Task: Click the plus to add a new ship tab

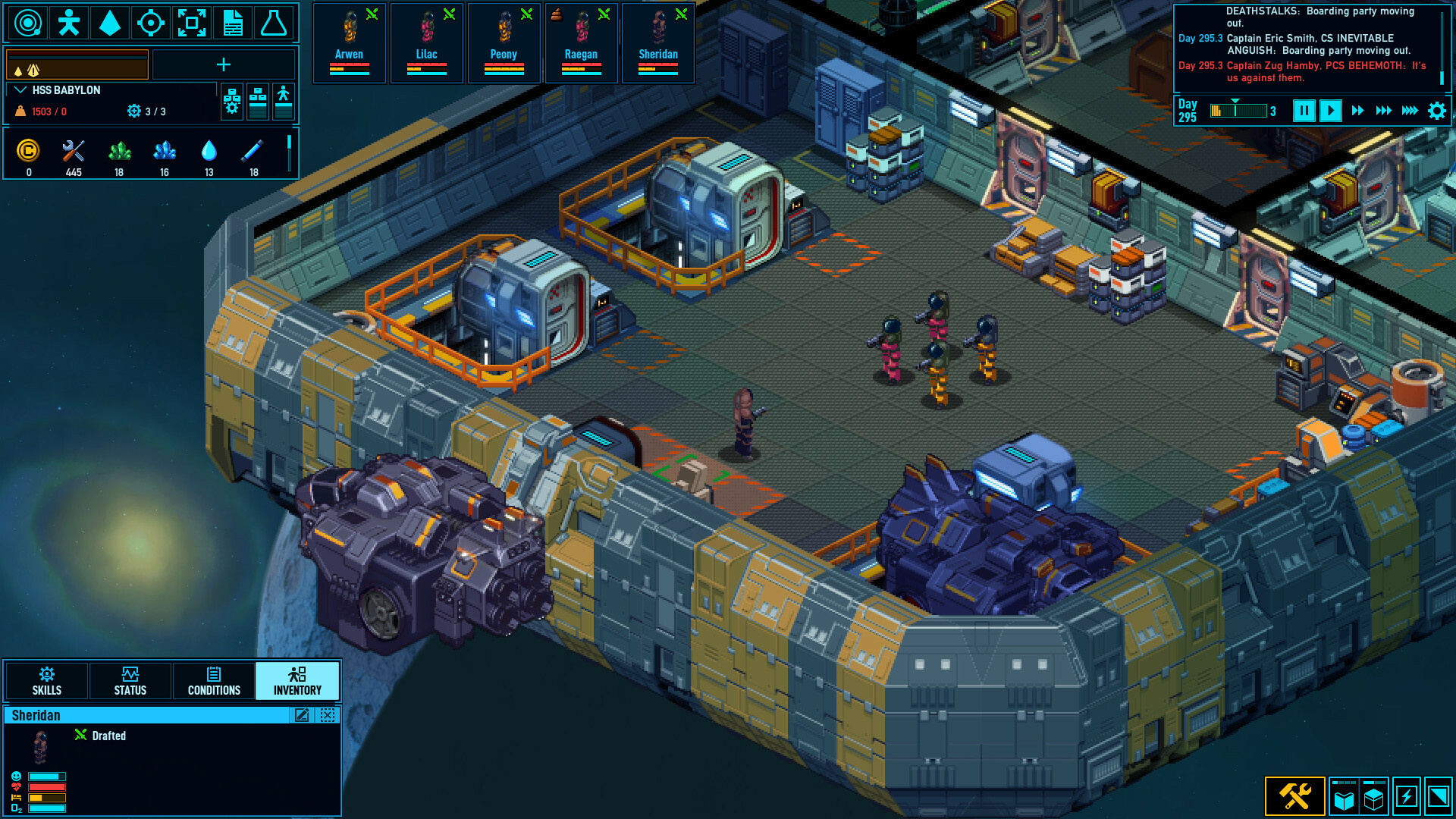Action: click(x=224, y=65)
